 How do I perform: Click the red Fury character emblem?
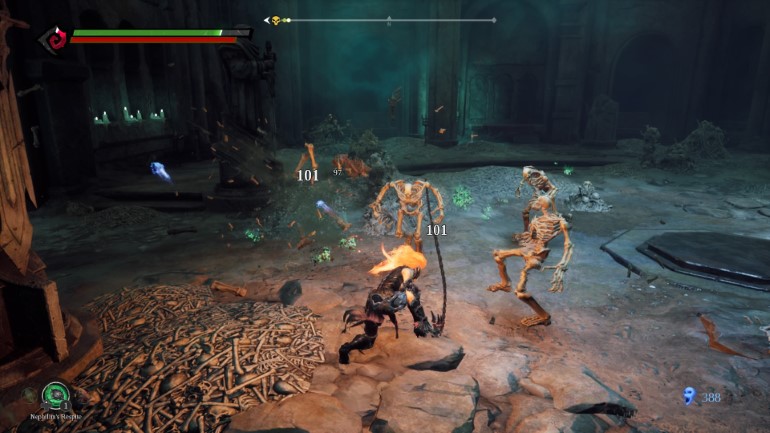pyautogui.click(x=54, y=38)
